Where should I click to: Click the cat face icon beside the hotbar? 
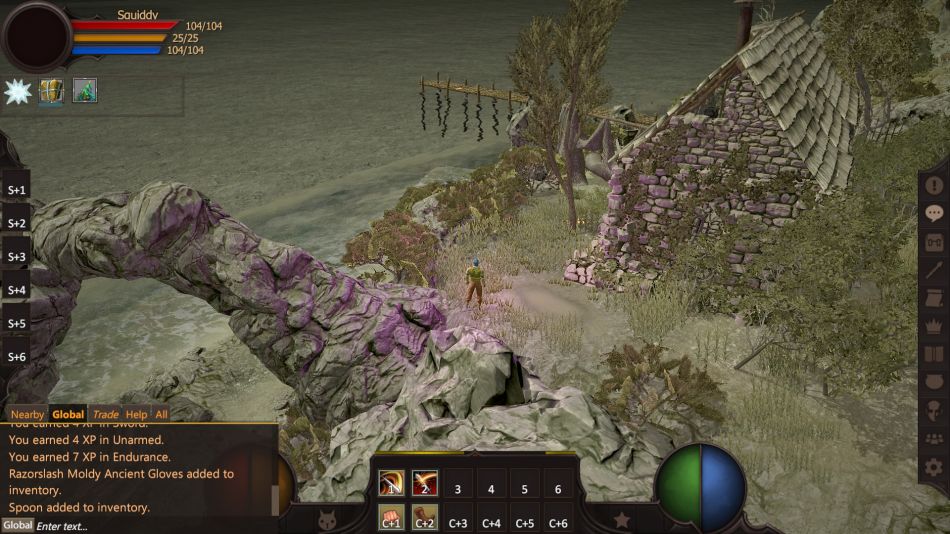coord(325,519)
